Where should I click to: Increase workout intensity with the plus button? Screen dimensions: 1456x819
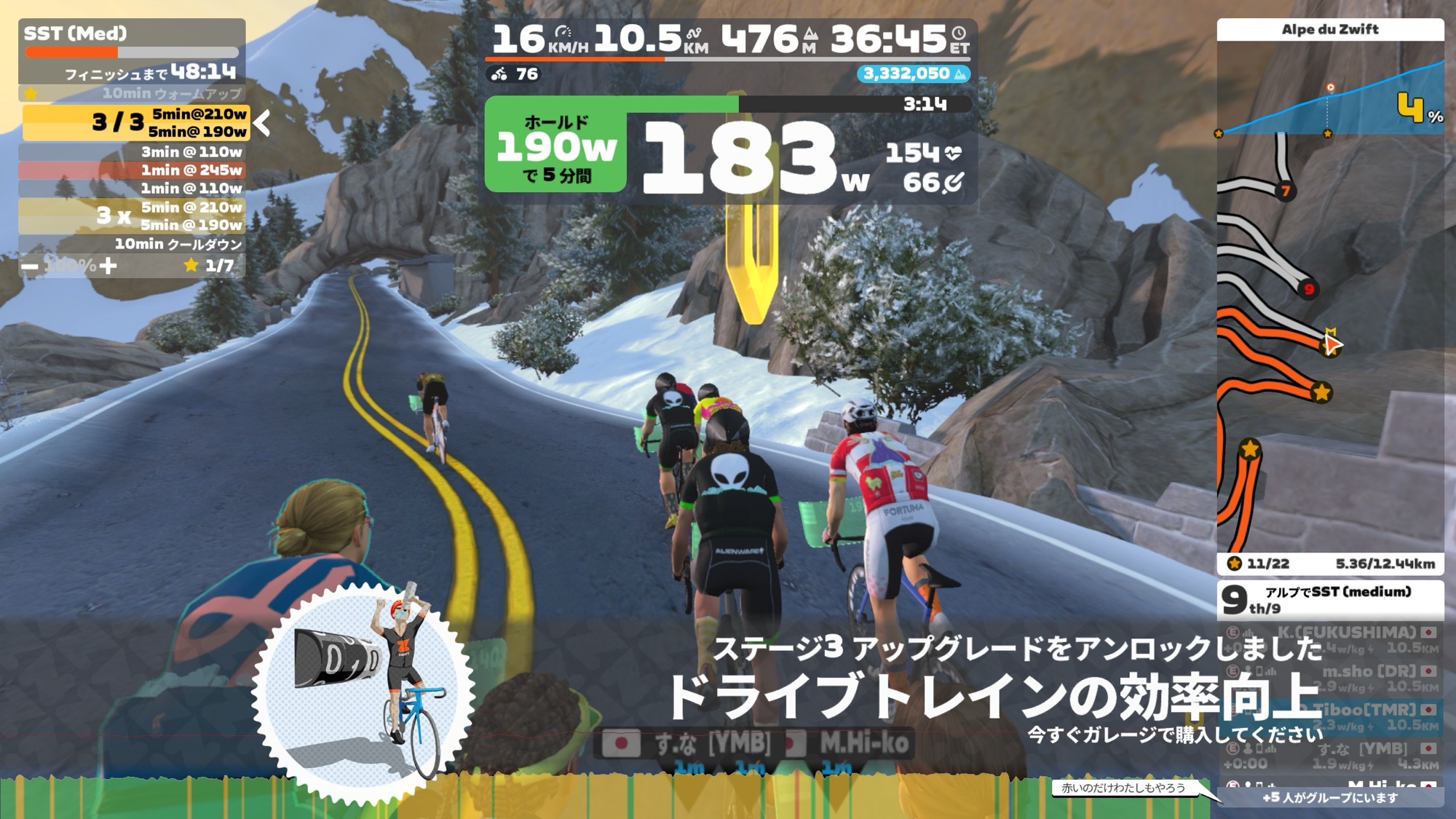click(108, 266)
